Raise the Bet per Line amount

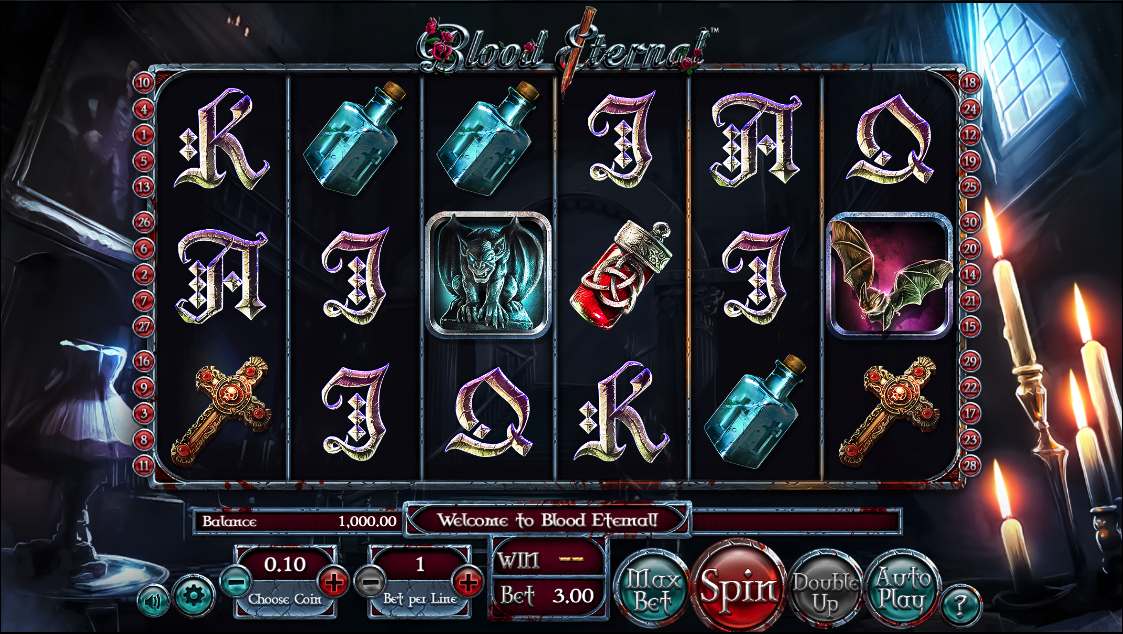[x=467, y=579]
